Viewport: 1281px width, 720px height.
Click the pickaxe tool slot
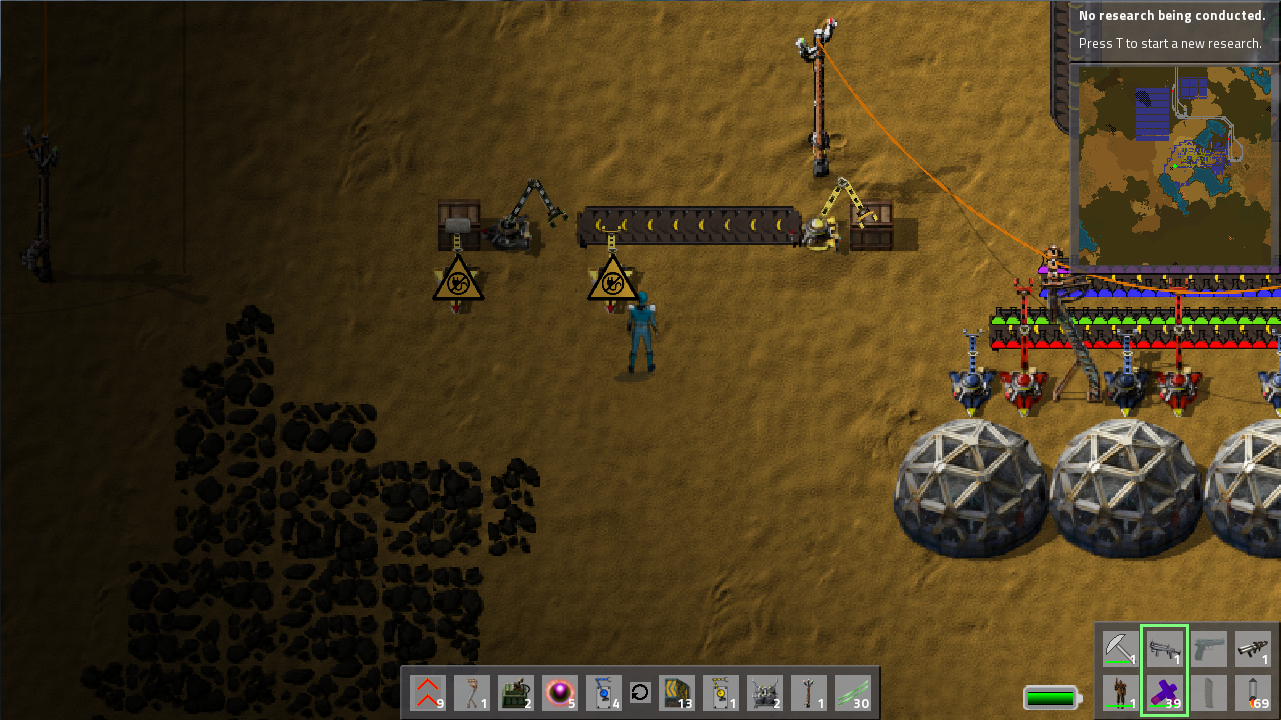pyautogui.click(x=1121, y=649)
